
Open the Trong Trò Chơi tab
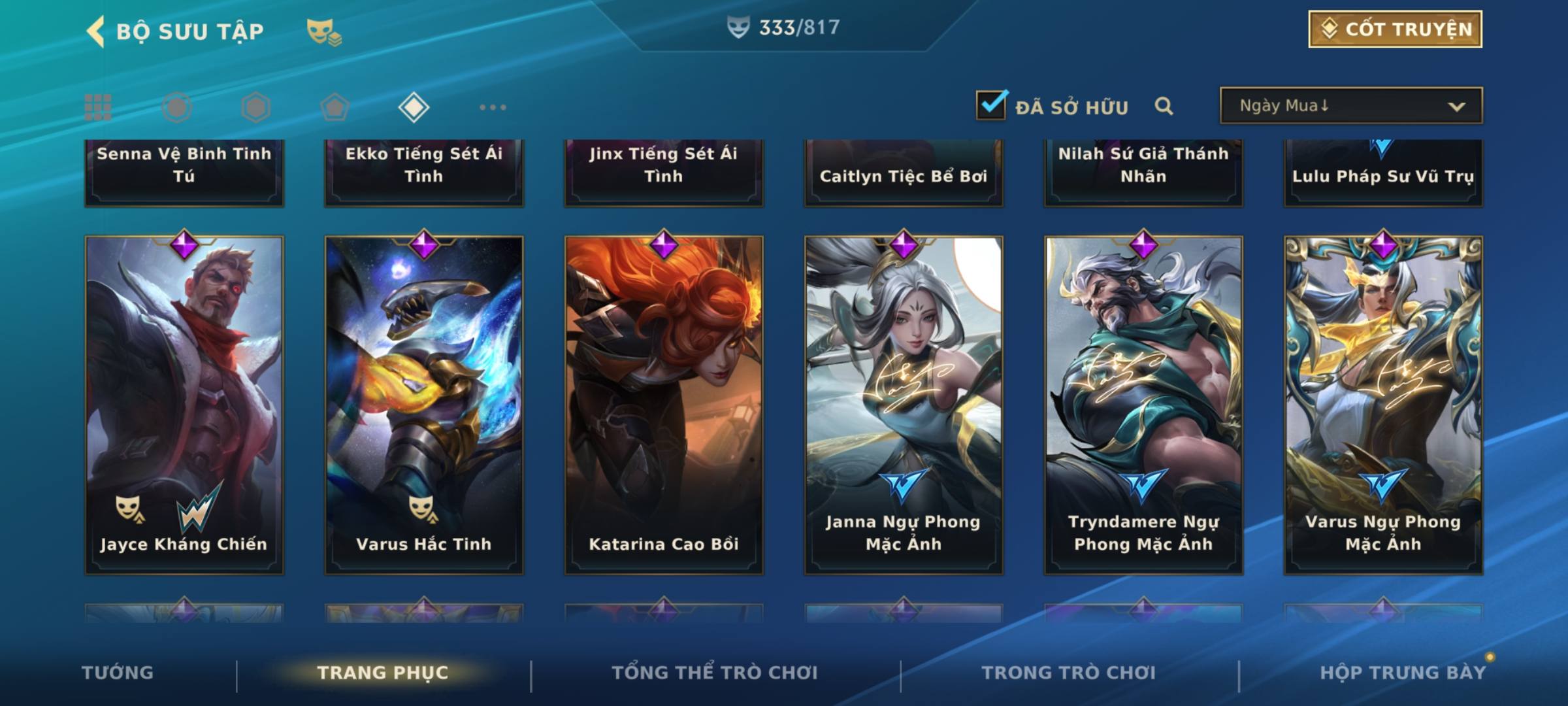point(1068,673)
